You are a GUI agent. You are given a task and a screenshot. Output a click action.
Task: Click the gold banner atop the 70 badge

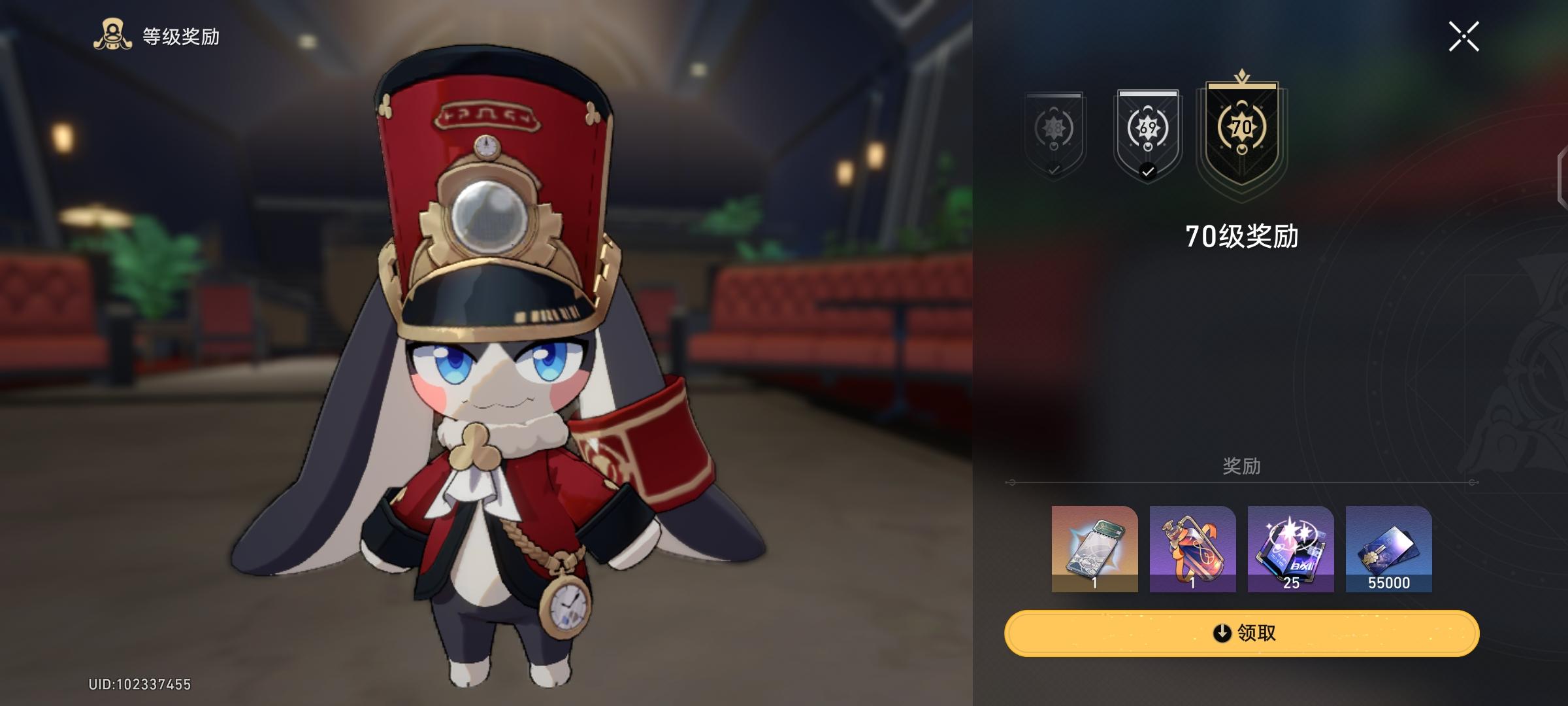pos(1243,88)
